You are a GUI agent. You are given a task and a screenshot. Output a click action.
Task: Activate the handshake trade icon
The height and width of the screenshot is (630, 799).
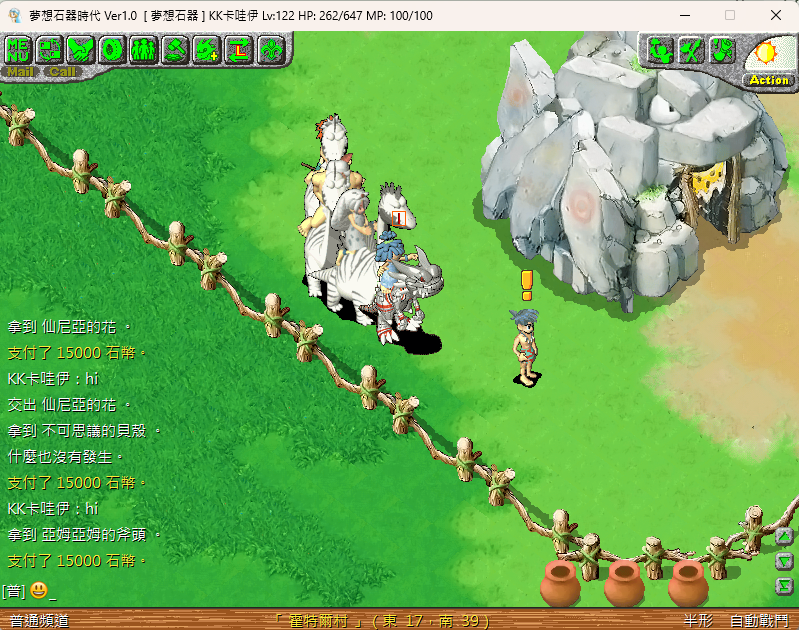(82, 48)
